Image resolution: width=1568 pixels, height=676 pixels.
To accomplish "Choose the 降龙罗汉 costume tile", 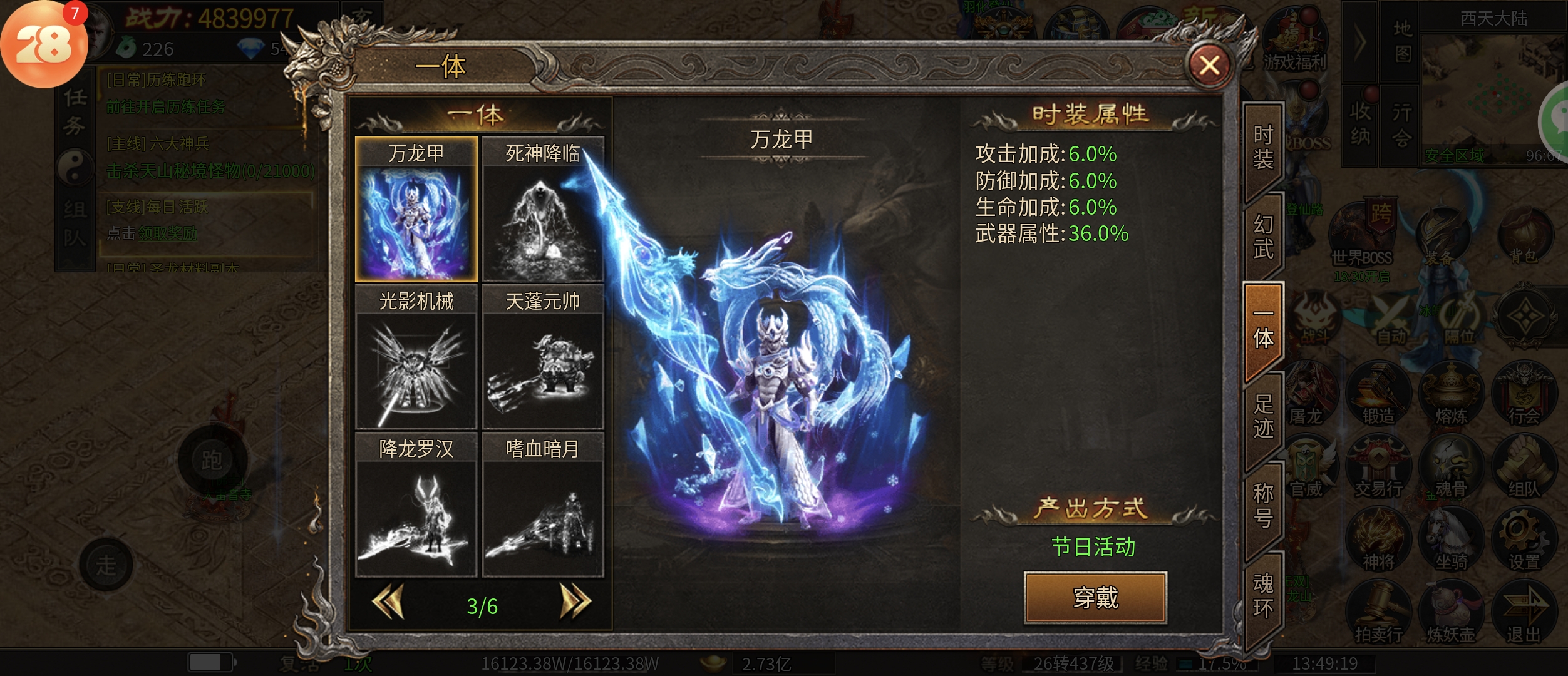I will pos(416,504).
